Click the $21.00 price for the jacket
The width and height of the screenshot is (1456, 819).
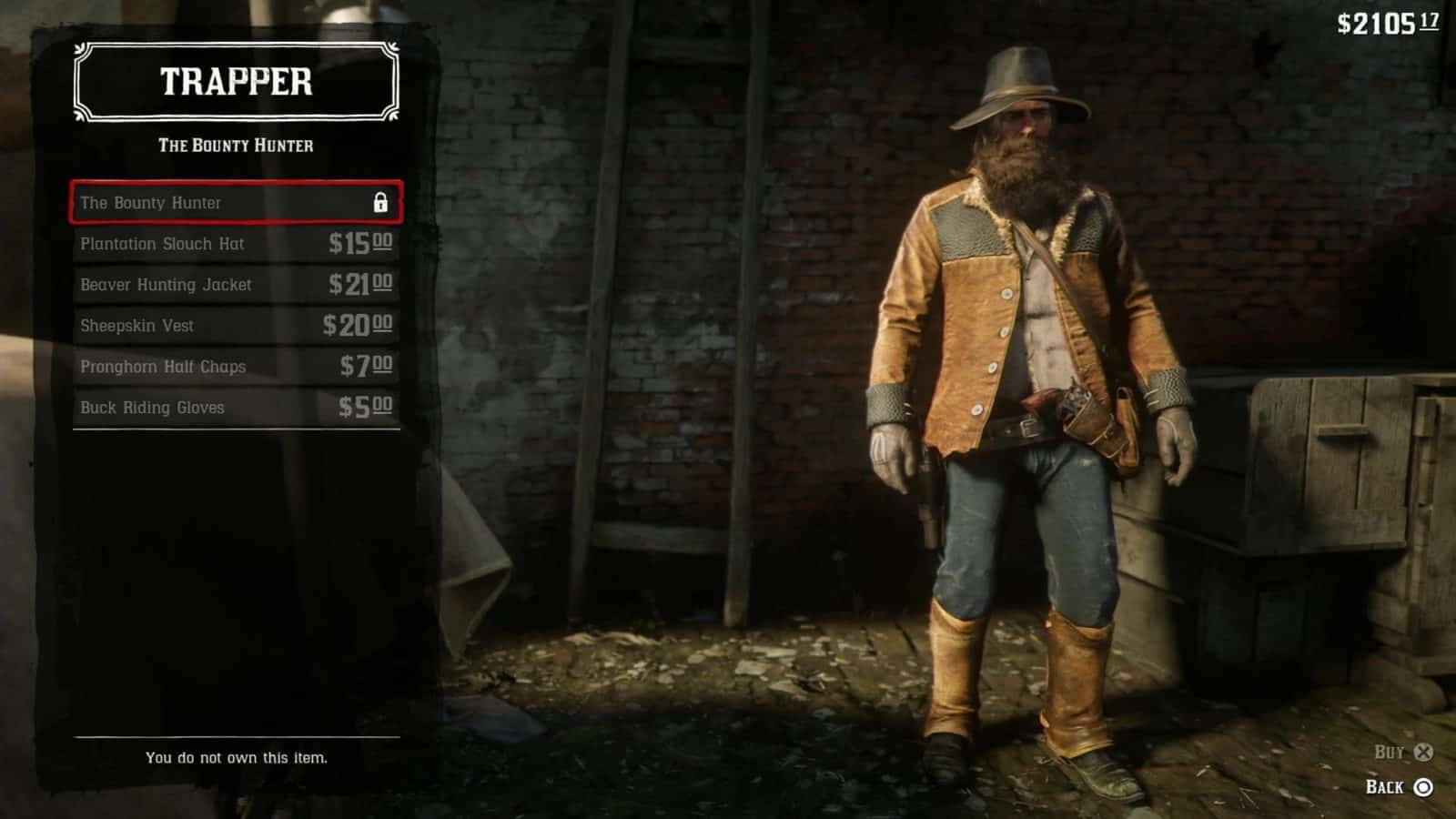pos(361,284)
